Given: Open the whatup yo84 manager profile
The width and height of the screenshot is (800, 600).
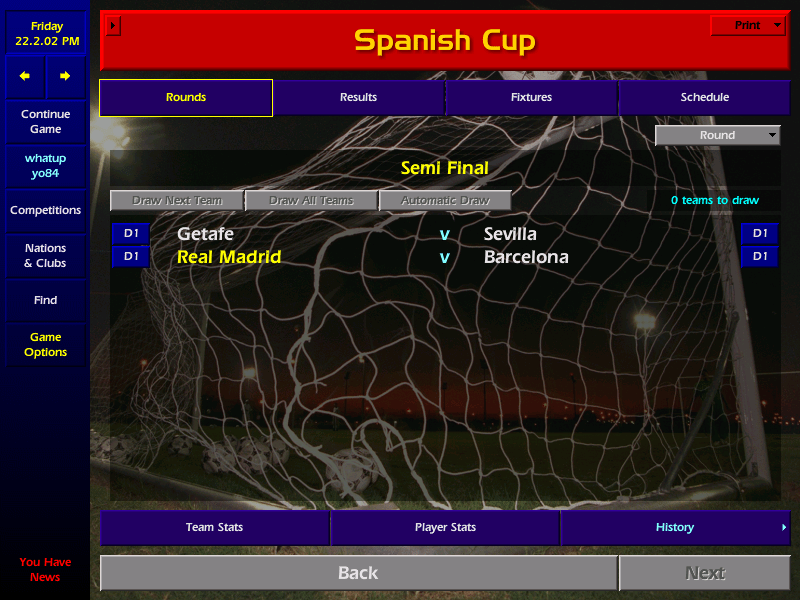Looking at the screenshot, I should (45, 165).
